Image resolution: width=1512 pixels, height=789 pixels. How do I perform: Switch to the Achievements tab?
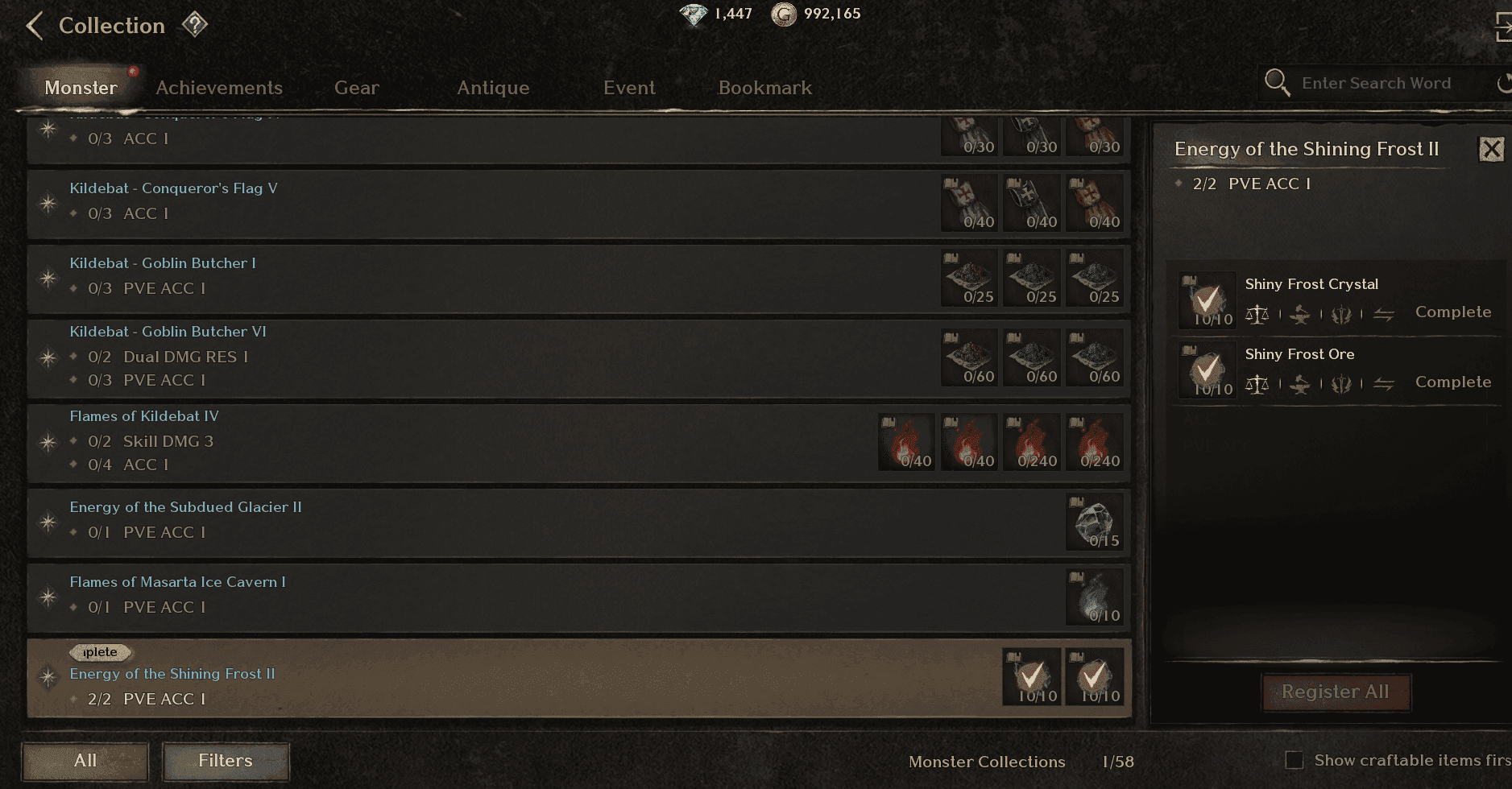click(x=218, y=88)
